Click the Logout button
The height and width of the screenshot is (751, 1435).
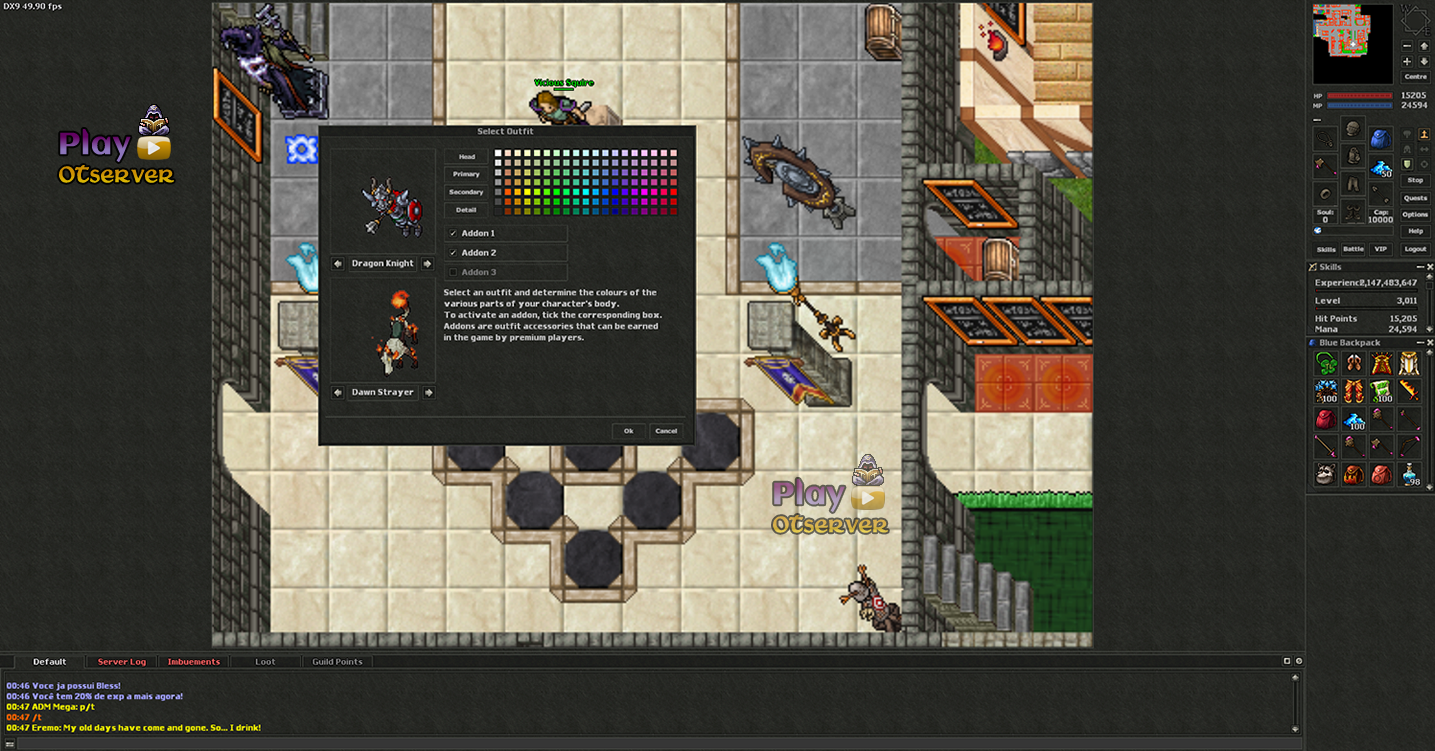(x=1415, y=249)
